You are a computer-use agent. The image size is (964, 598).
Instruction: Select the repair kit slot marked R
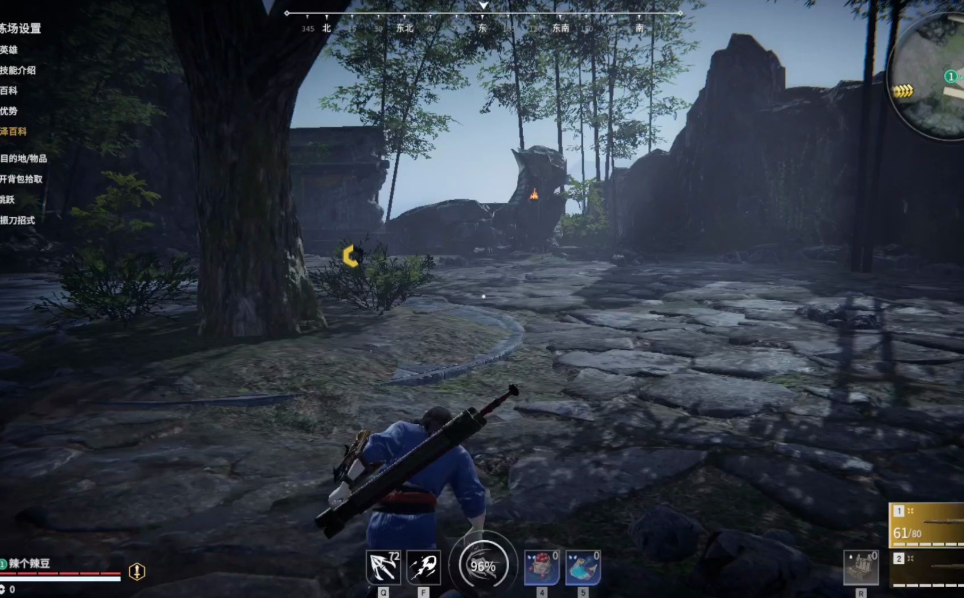(860, 567)
